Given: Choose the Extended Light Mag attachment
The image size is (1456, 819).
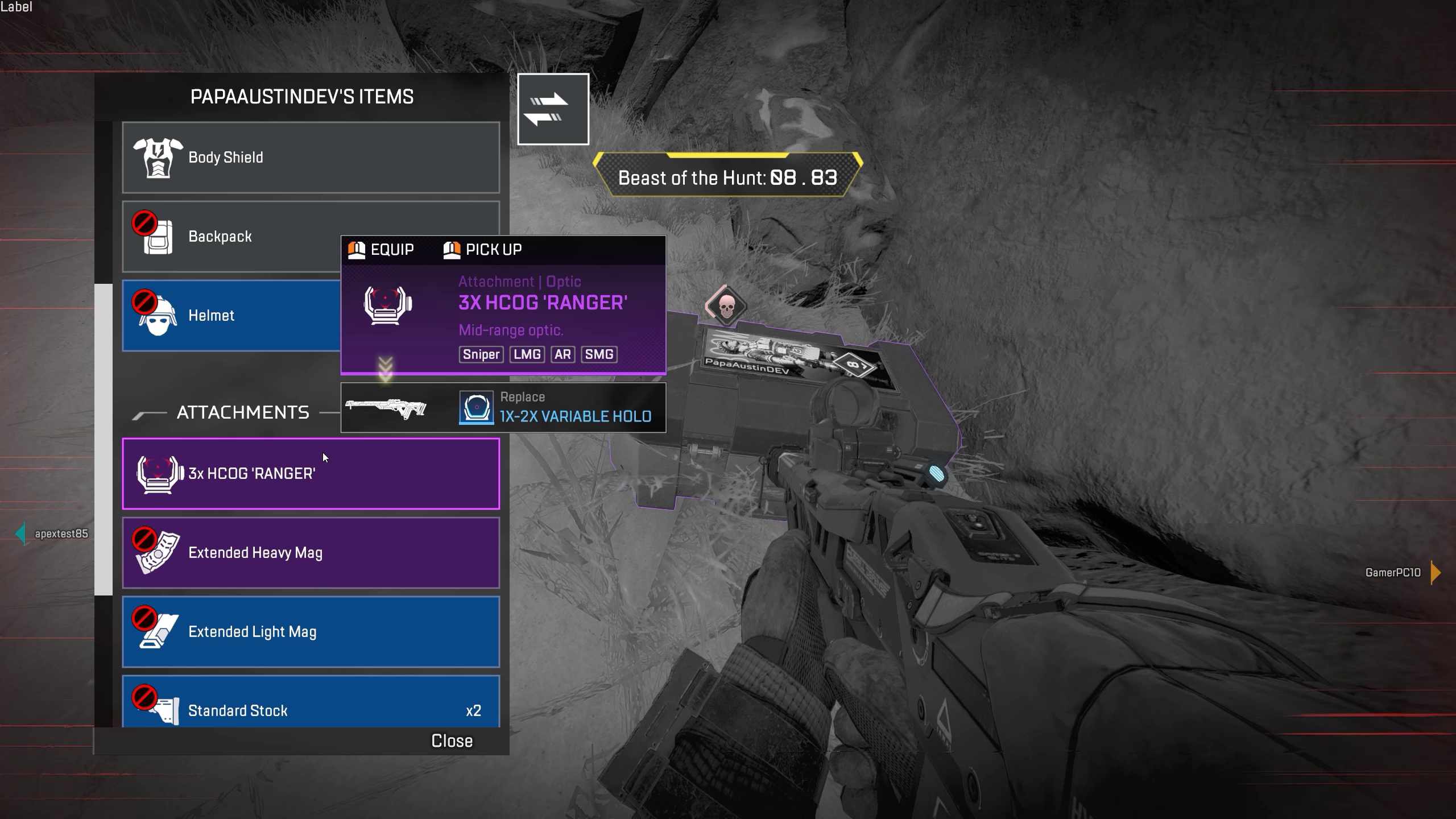Looking at the screenshot, I should [311, 632].
